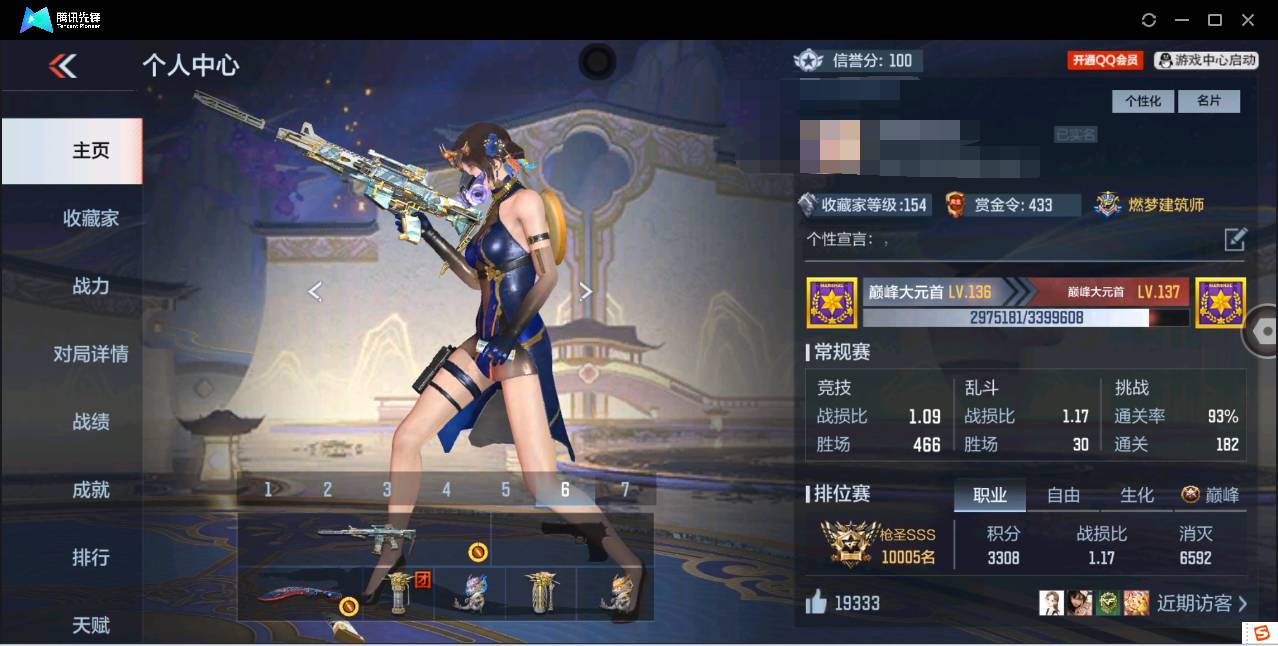Give a like with thumbs-up icon
The height and width of the screenshot is (646, 1278).
pyautogui.click(x=817, y=602)
